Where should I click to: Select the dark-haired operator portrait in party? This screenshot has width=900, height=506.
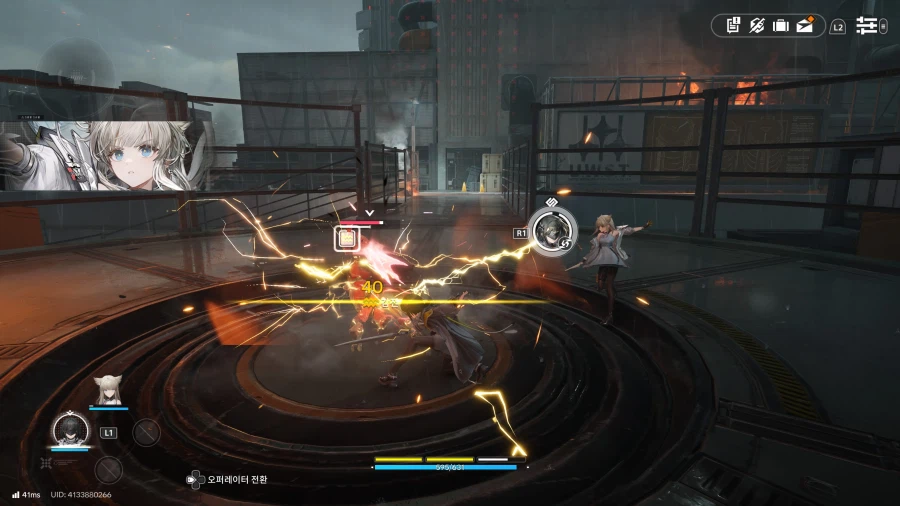coord(70,430)
